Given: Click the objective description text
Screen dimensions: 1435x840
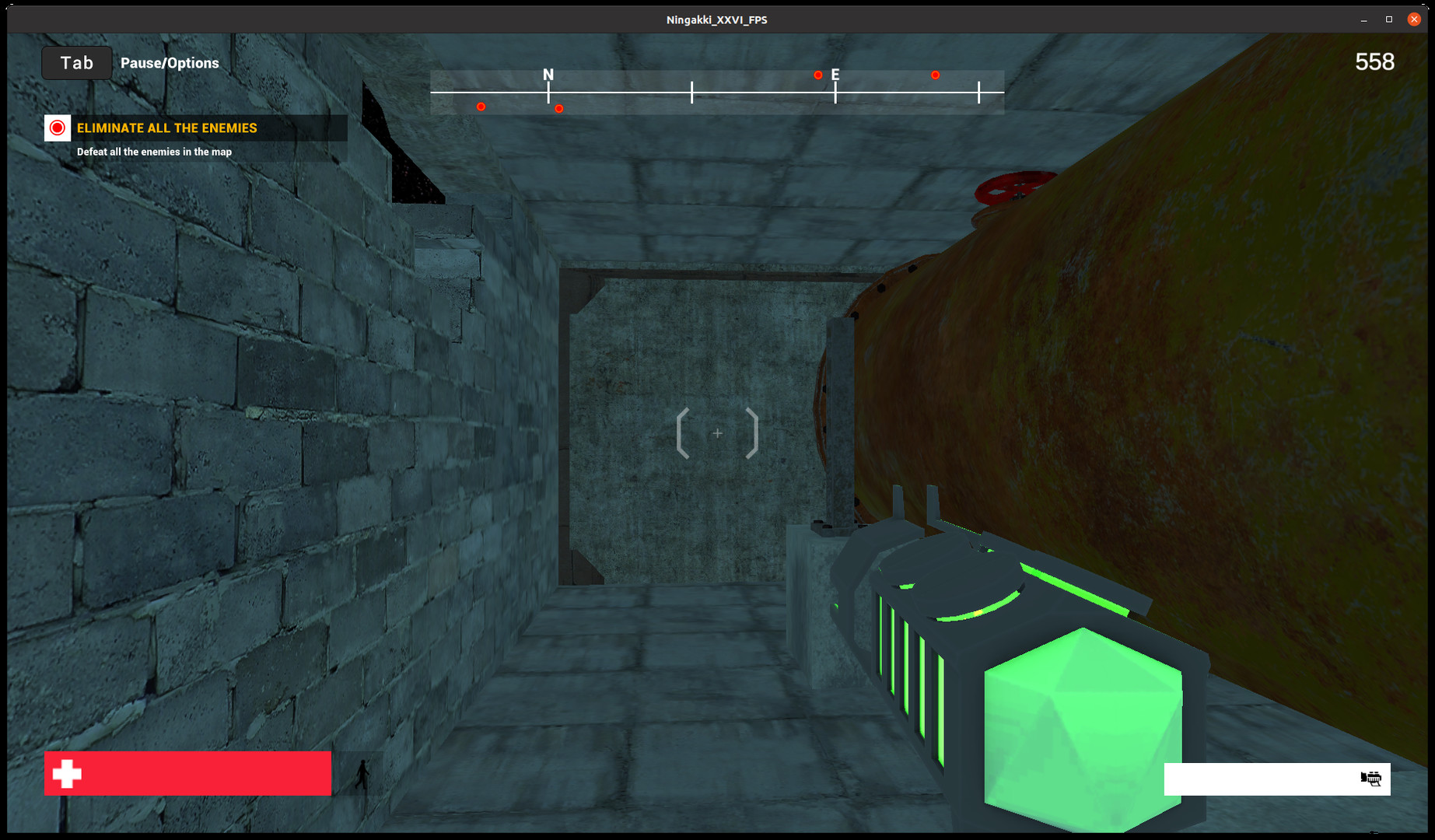Looking at the screenshot, I should [x=152, y=152].
